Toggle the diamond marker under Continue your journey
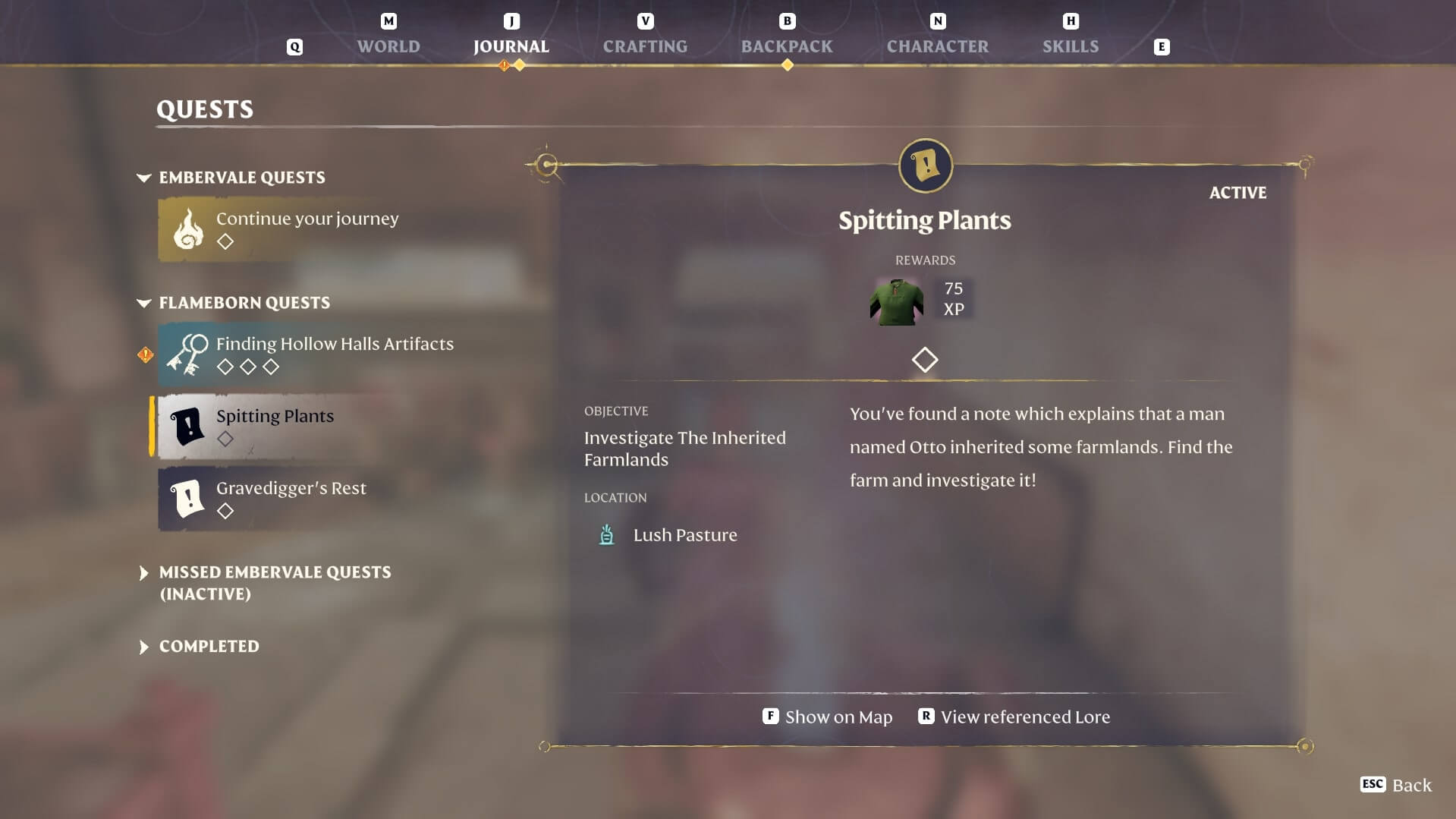Screen dimensions: 1456x819 (x=226, y=241)
